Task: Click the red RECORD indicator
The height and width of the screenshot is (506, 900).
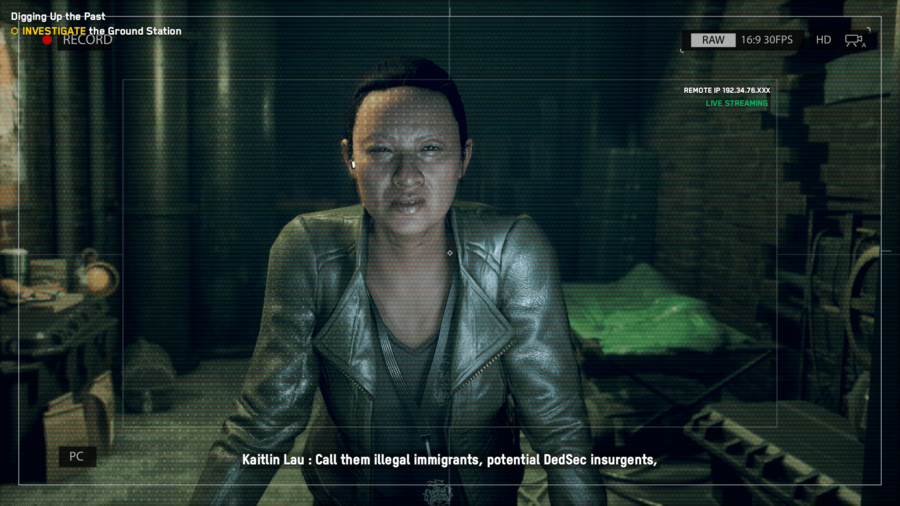Action: pos(47,41)
